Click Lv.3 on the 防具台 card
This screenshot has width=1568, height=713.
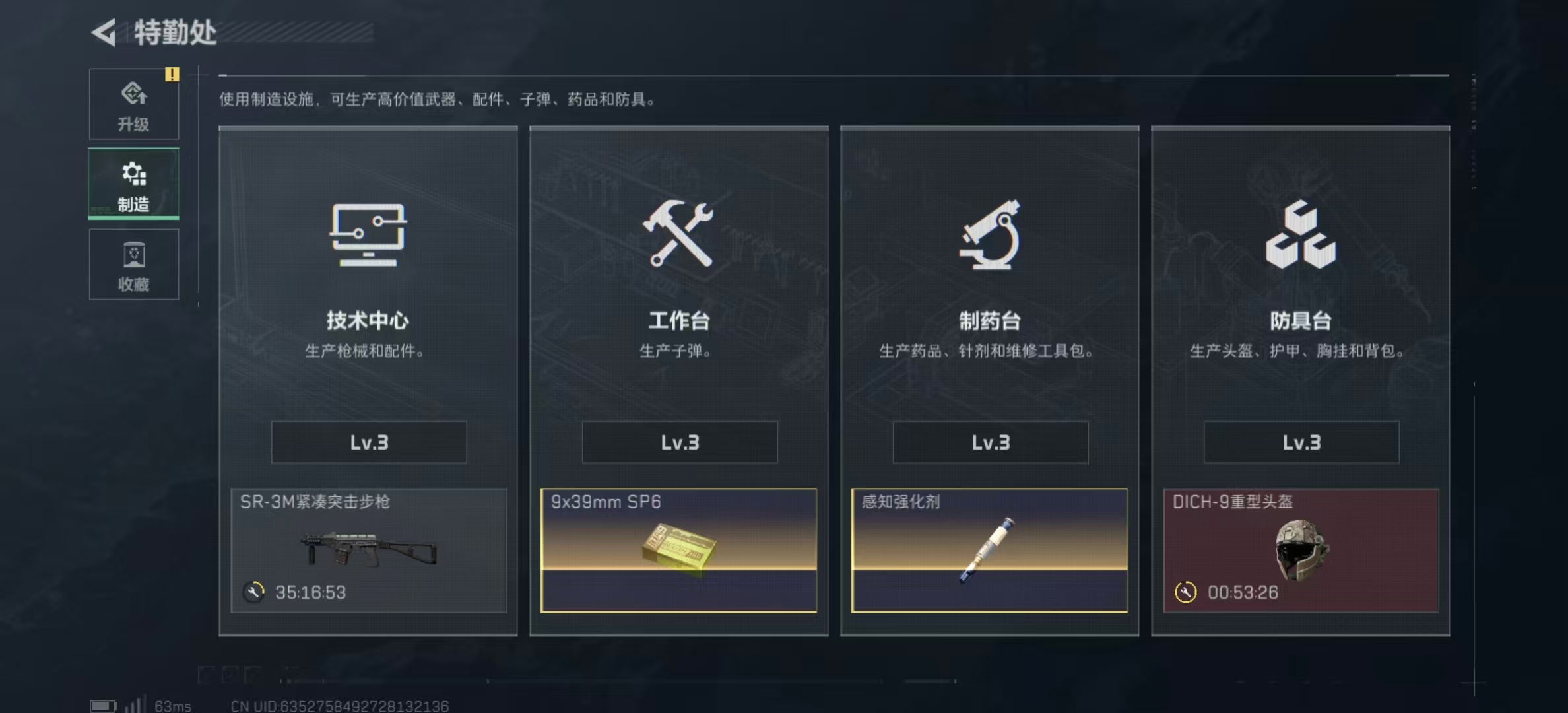[x=1300, y=442]
